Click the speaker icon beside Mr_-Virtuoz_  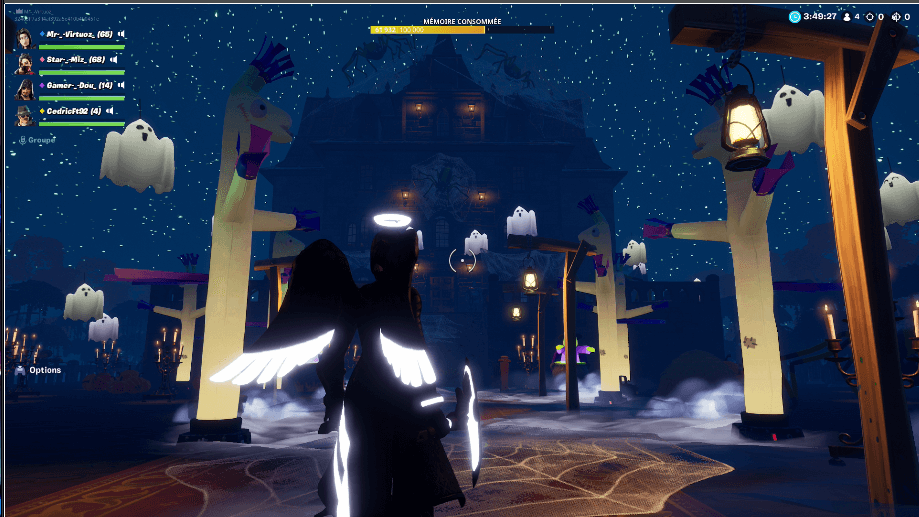pyautogui.click(x=119, y=34)
